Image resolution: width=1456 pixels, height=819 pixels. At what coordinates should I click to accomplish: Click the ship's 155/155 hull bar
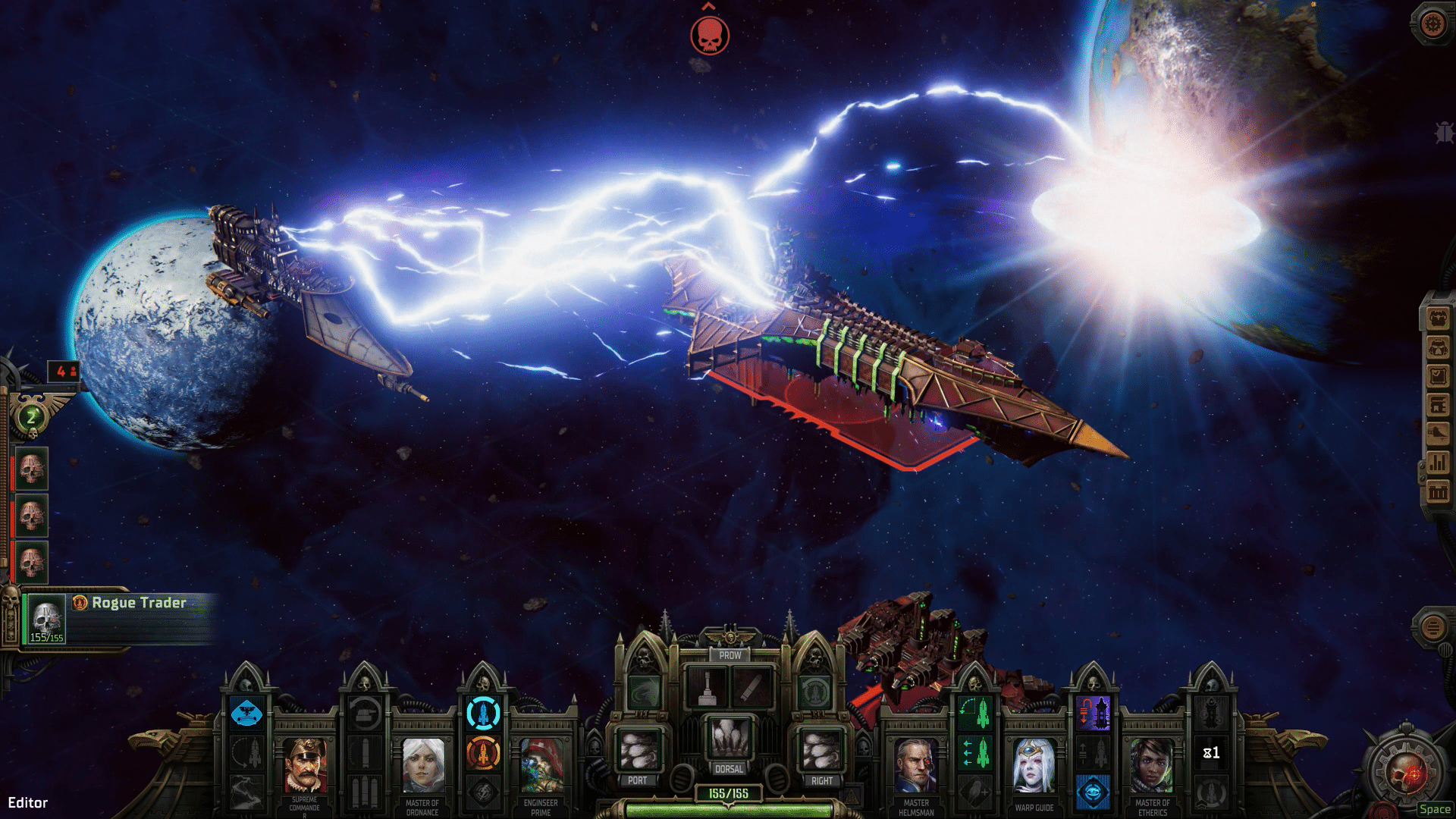[730, 791]
